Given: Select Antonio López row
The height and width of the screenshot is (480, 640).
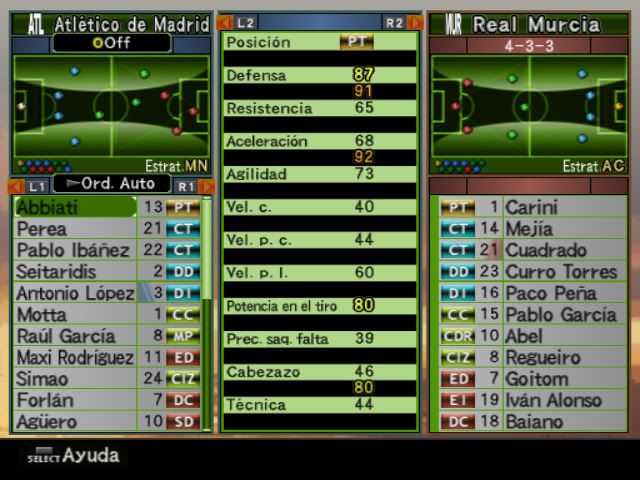Looking at the screenshot, I should coord(75,293).
